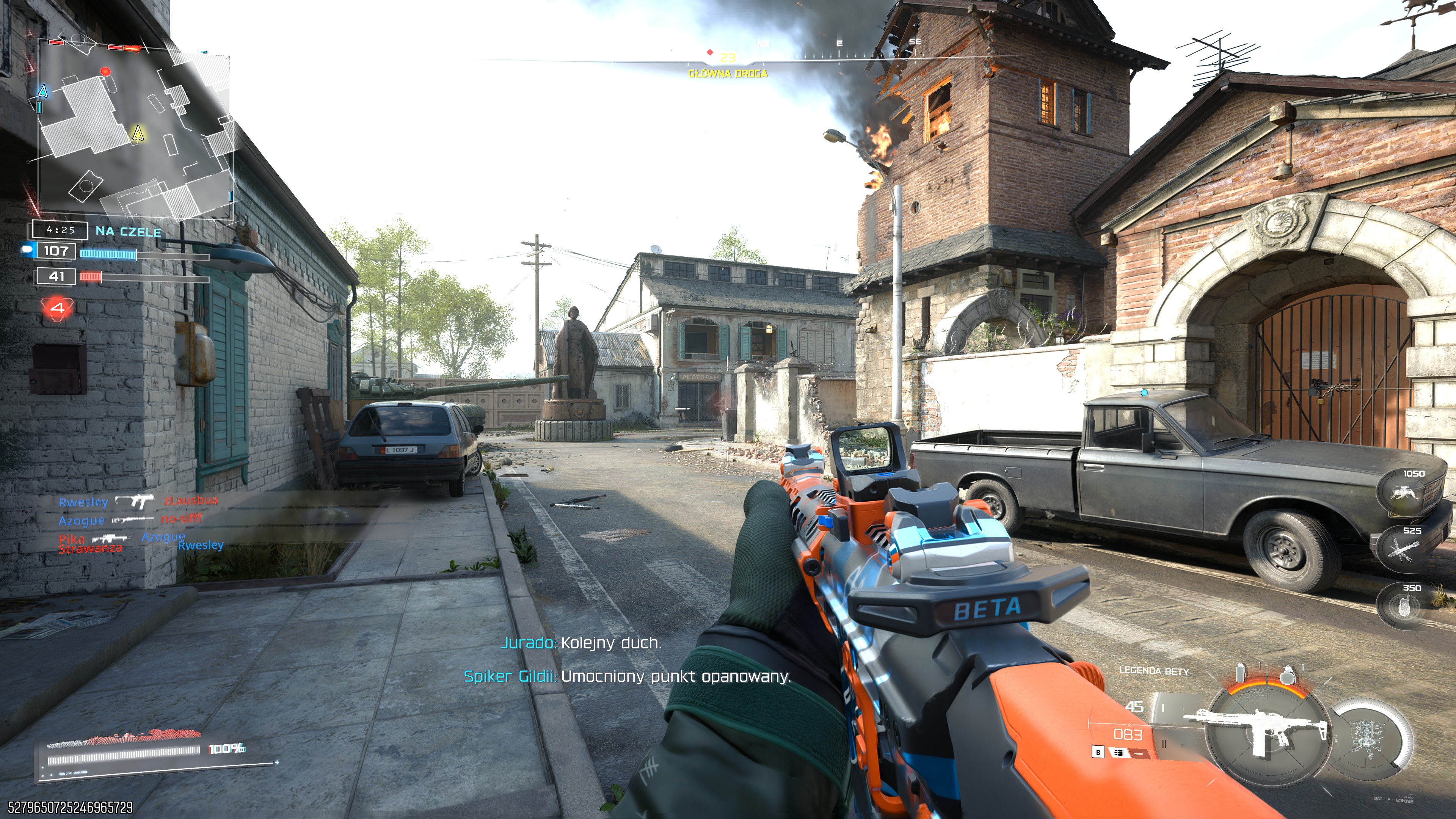Select the red objective marker numbered 4
Viewport: 1456px width, 819px height.
pos(57,308)
